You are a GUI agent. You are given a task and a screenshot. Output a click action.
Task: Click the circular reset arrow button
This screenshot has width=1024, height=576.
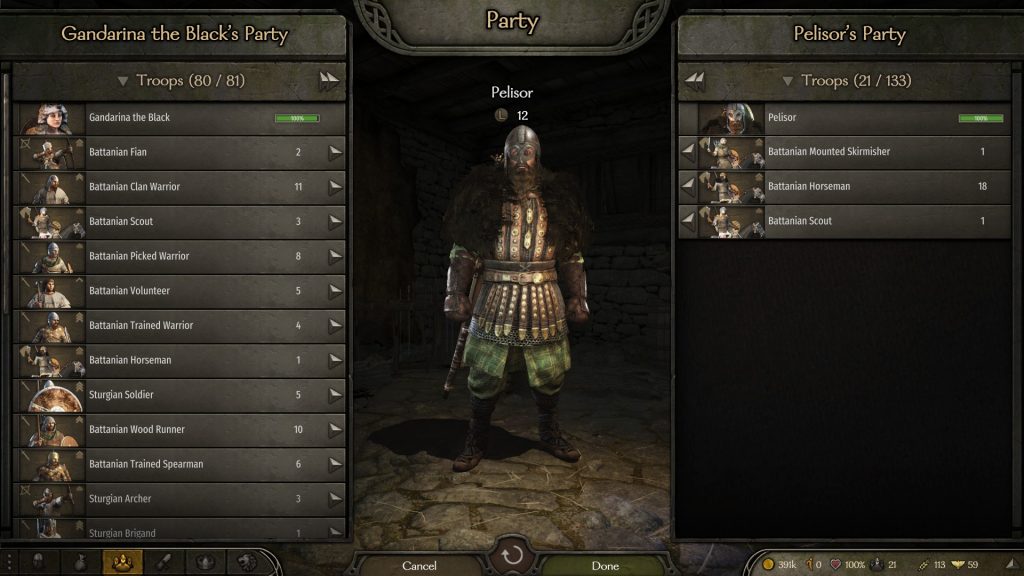coord(512,557)
